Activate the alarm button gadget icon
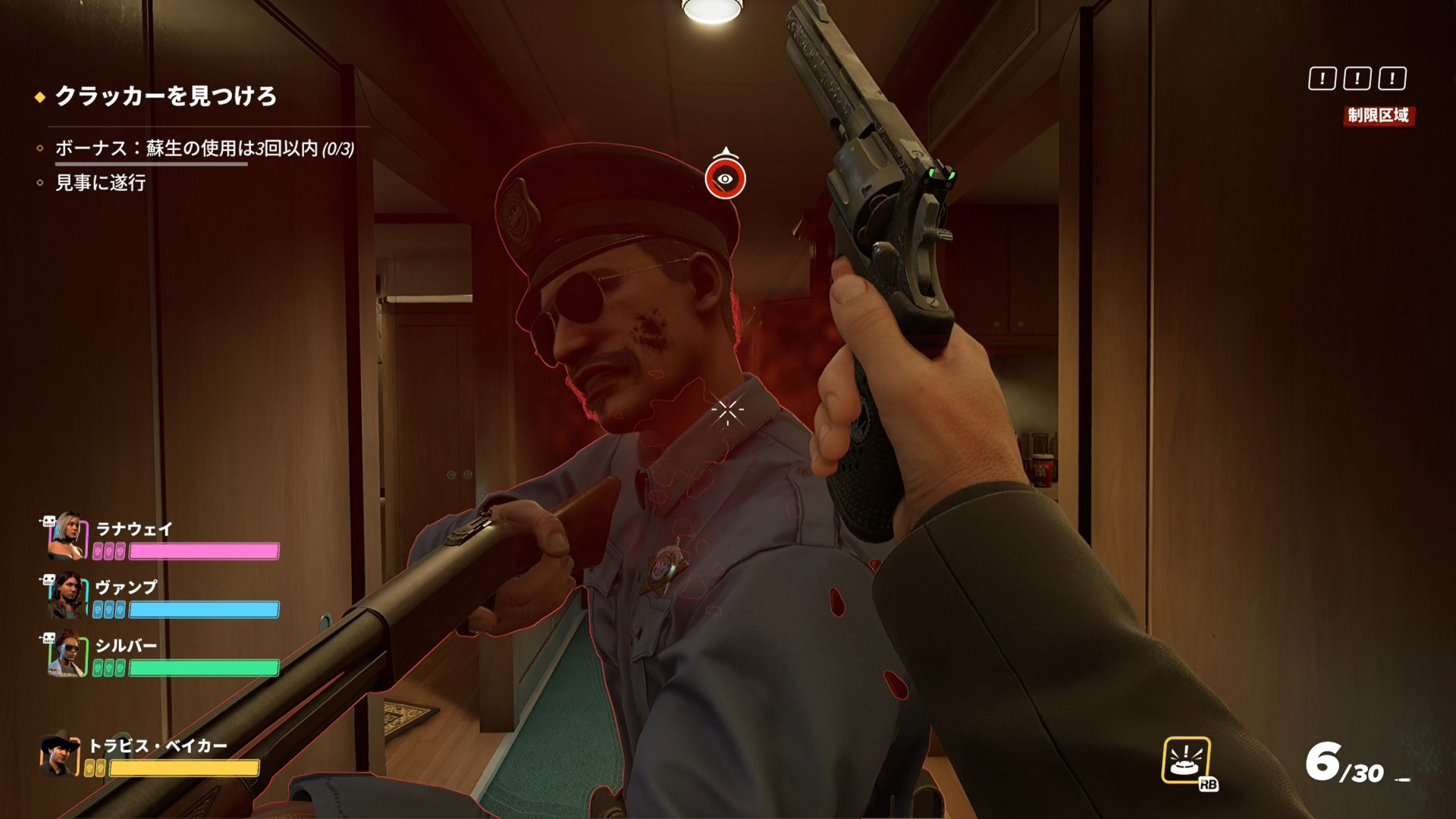This screenshot has width=1456, height=819. (x=1186, y=760)
